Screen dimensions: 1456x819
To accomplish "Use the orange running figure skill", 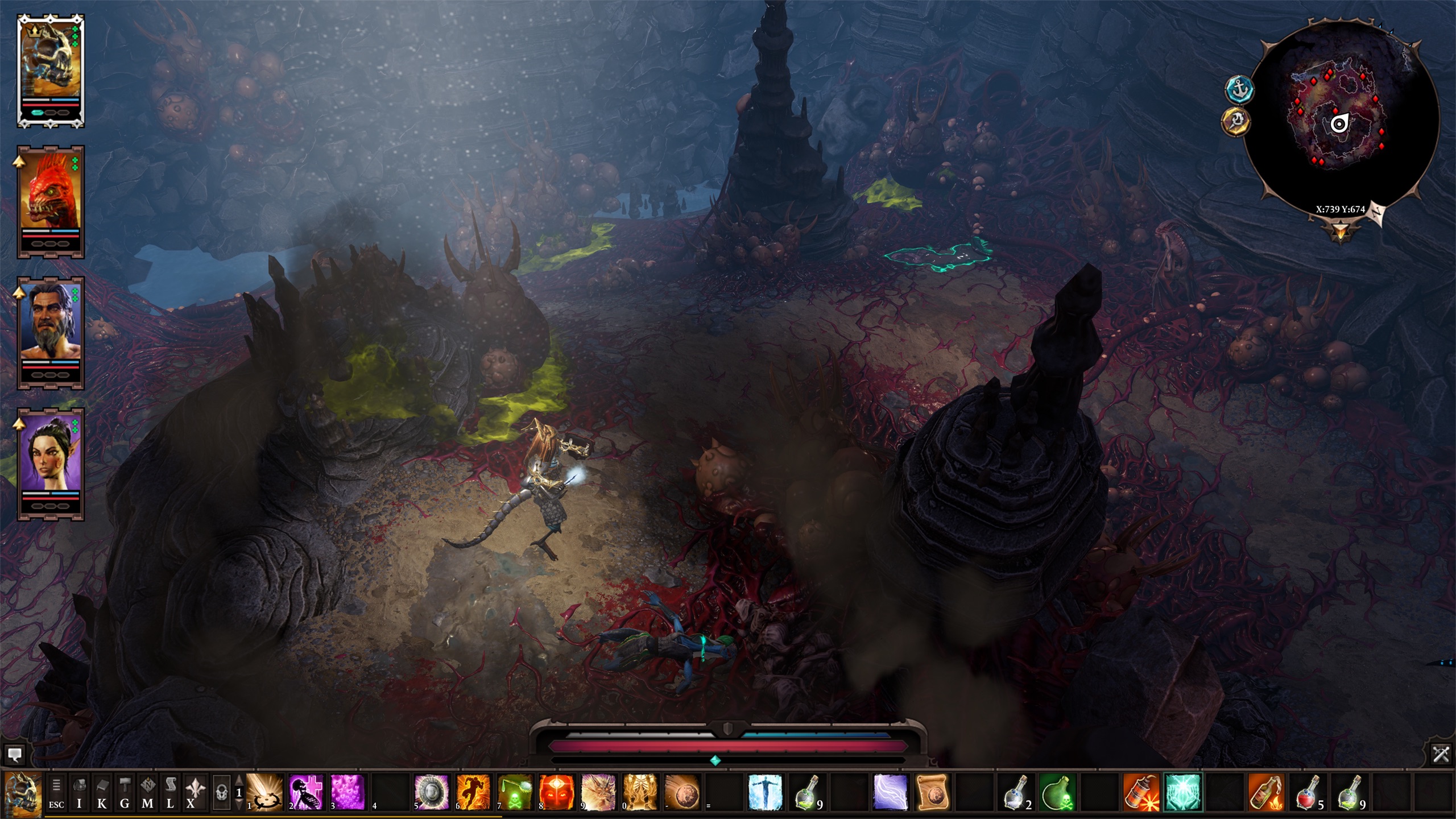I will pos(473,792).
